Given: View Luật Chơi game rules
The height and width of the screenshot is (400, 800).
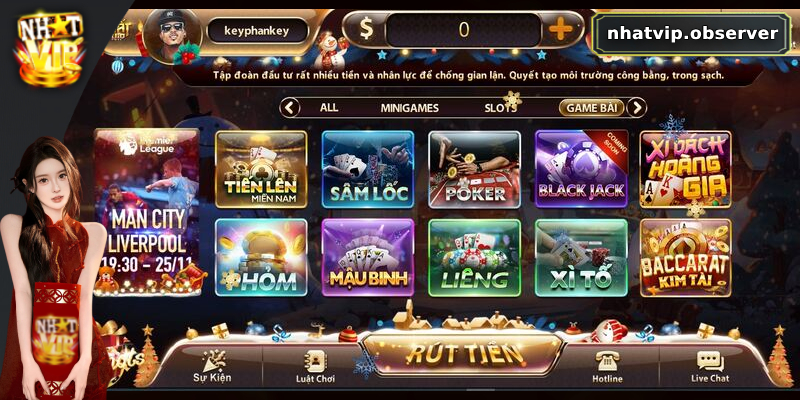Looking at the screenshot, I should [x=314, y=366].
